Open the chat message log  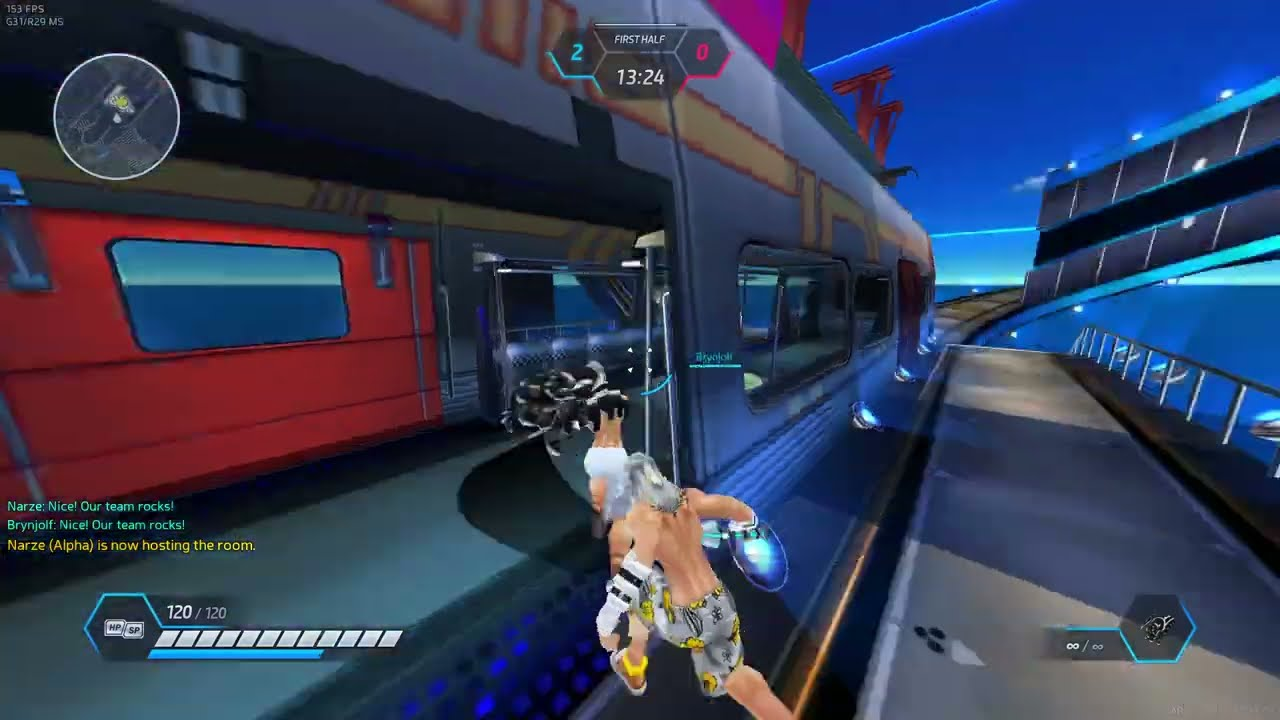click(131, 526)
